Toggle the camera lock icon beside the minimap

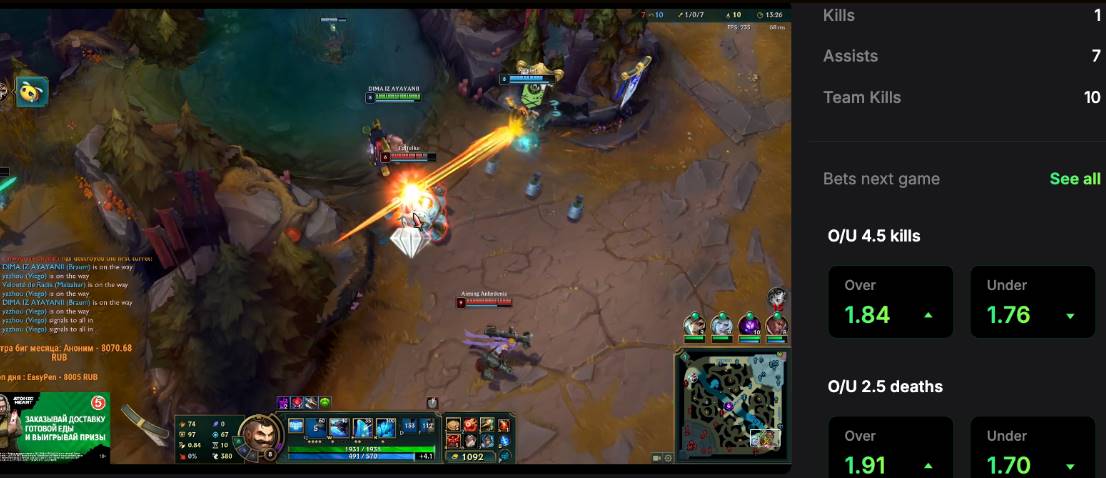click(658, 457)
